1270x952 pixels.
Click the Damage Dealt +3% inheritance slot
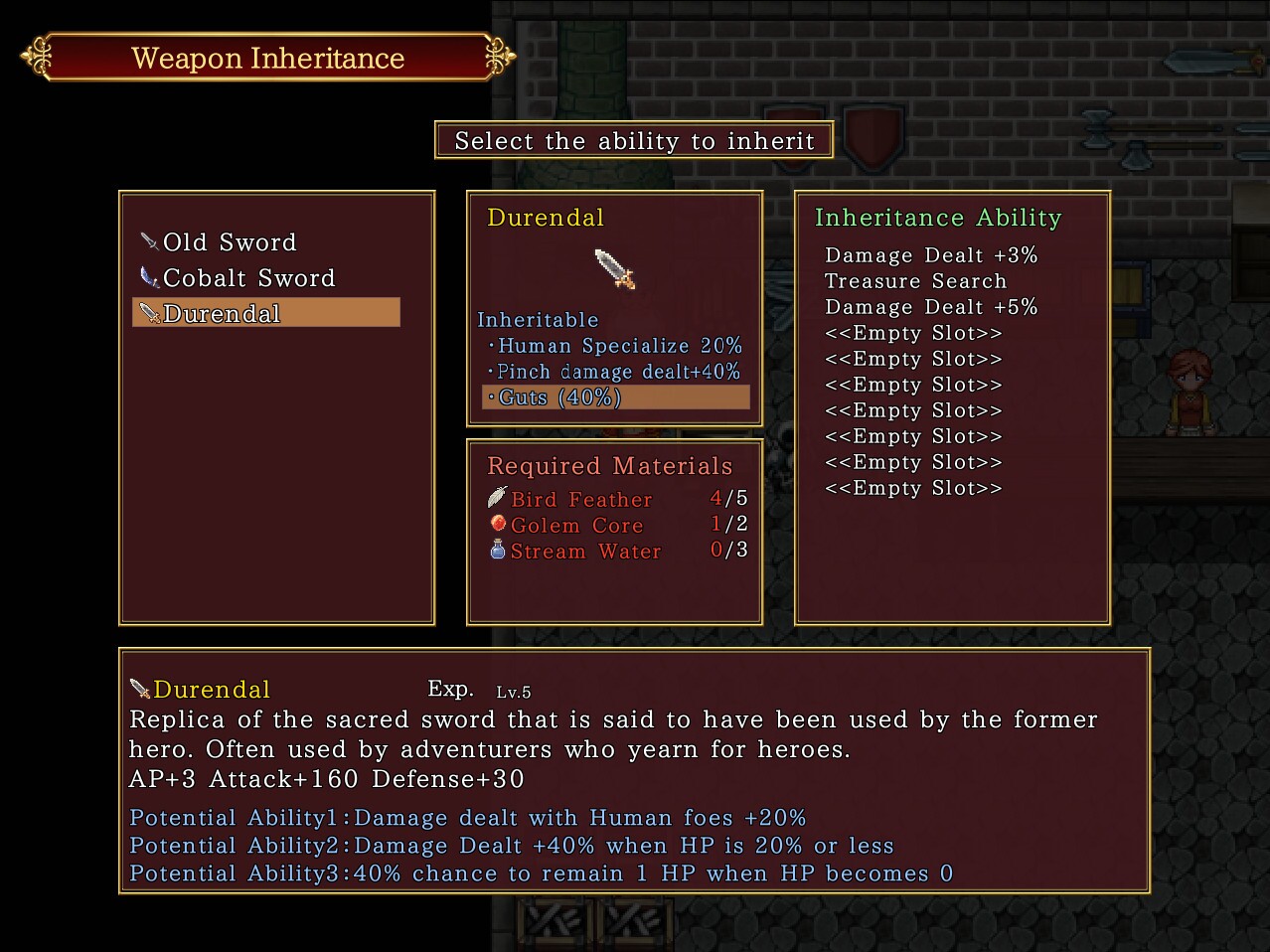tap(931, 255)
